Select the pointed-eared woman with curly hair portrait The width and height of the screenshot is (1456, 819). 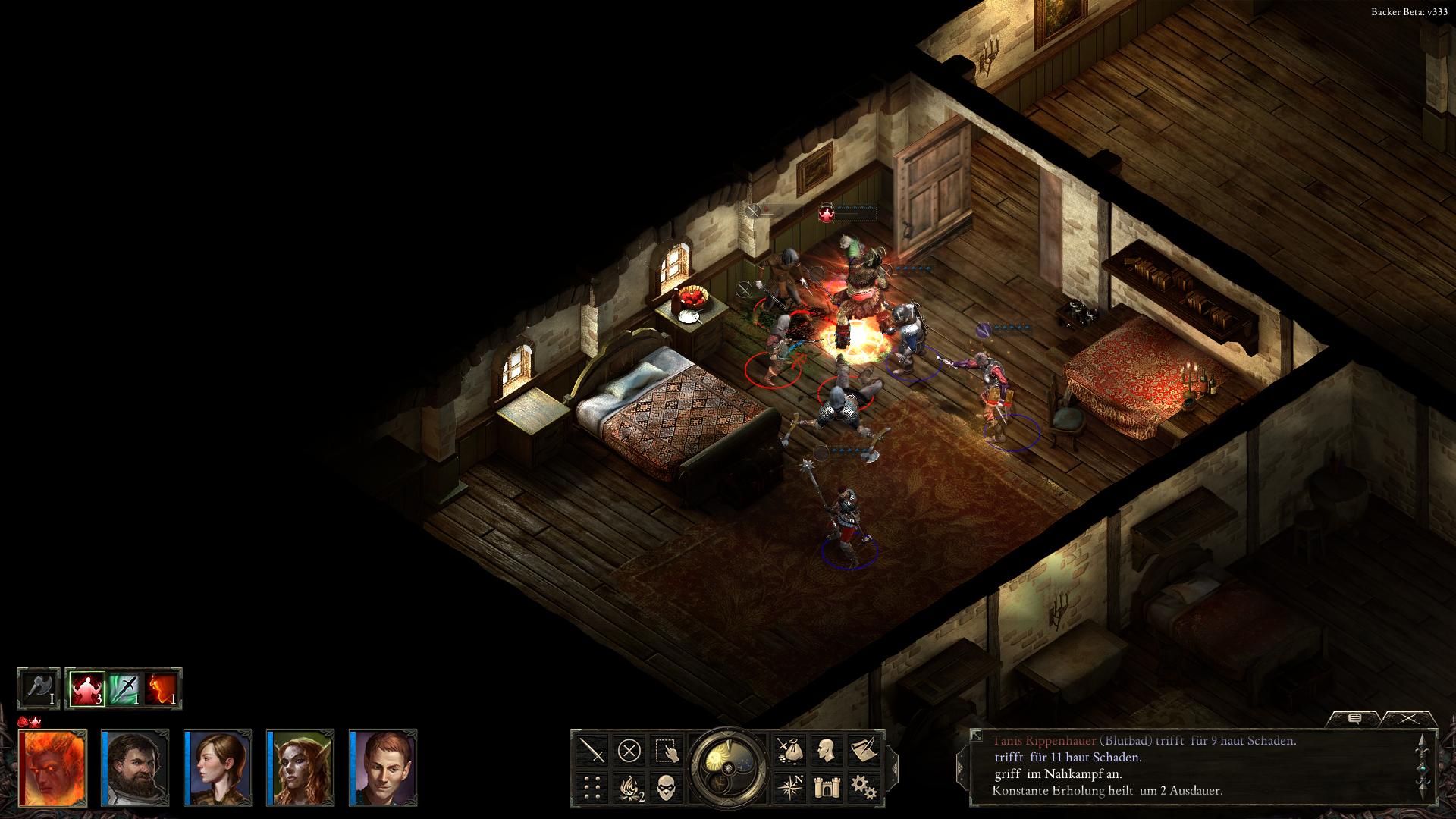click(300, 767)
